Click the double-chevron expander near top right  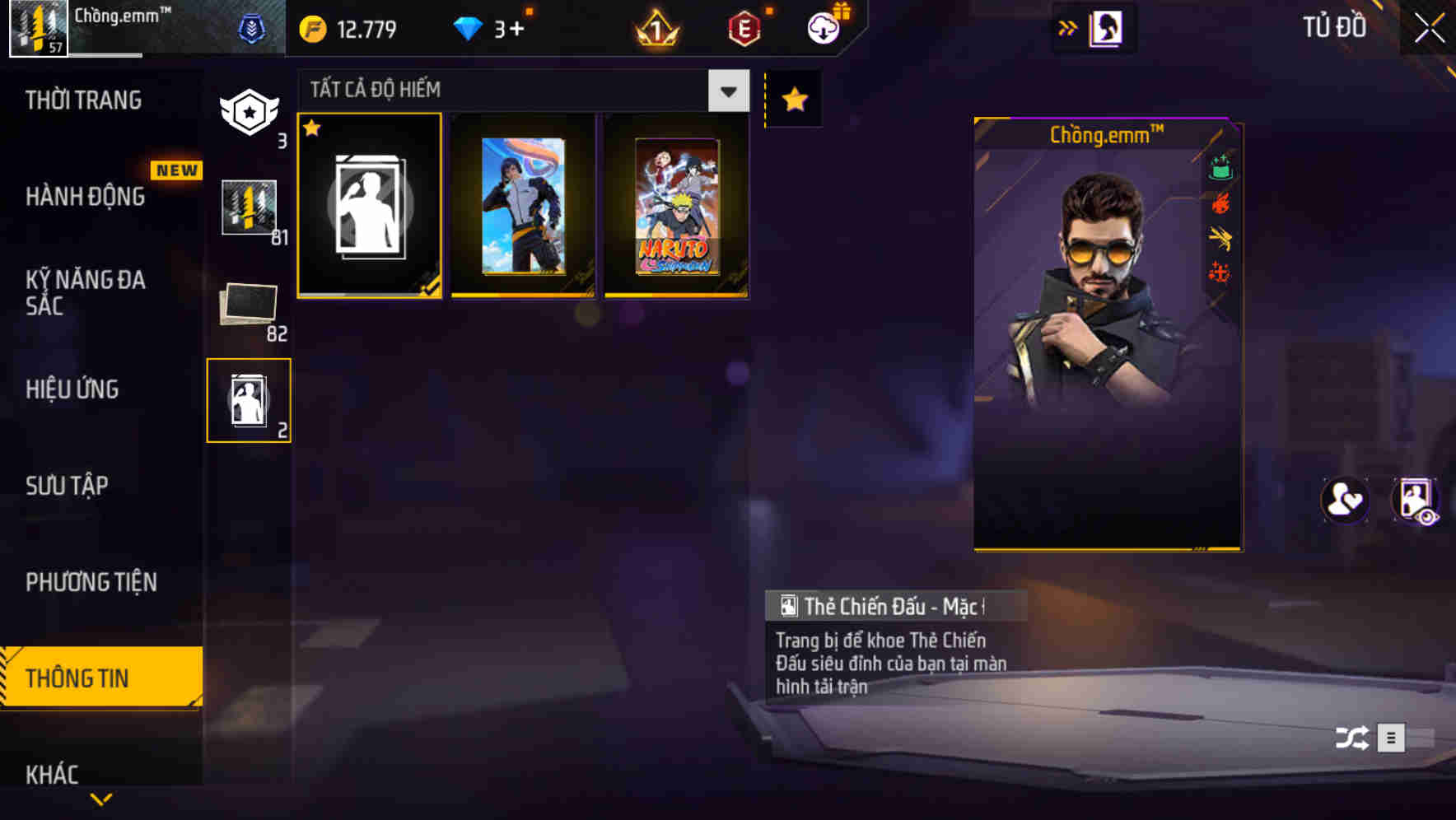1069,27
